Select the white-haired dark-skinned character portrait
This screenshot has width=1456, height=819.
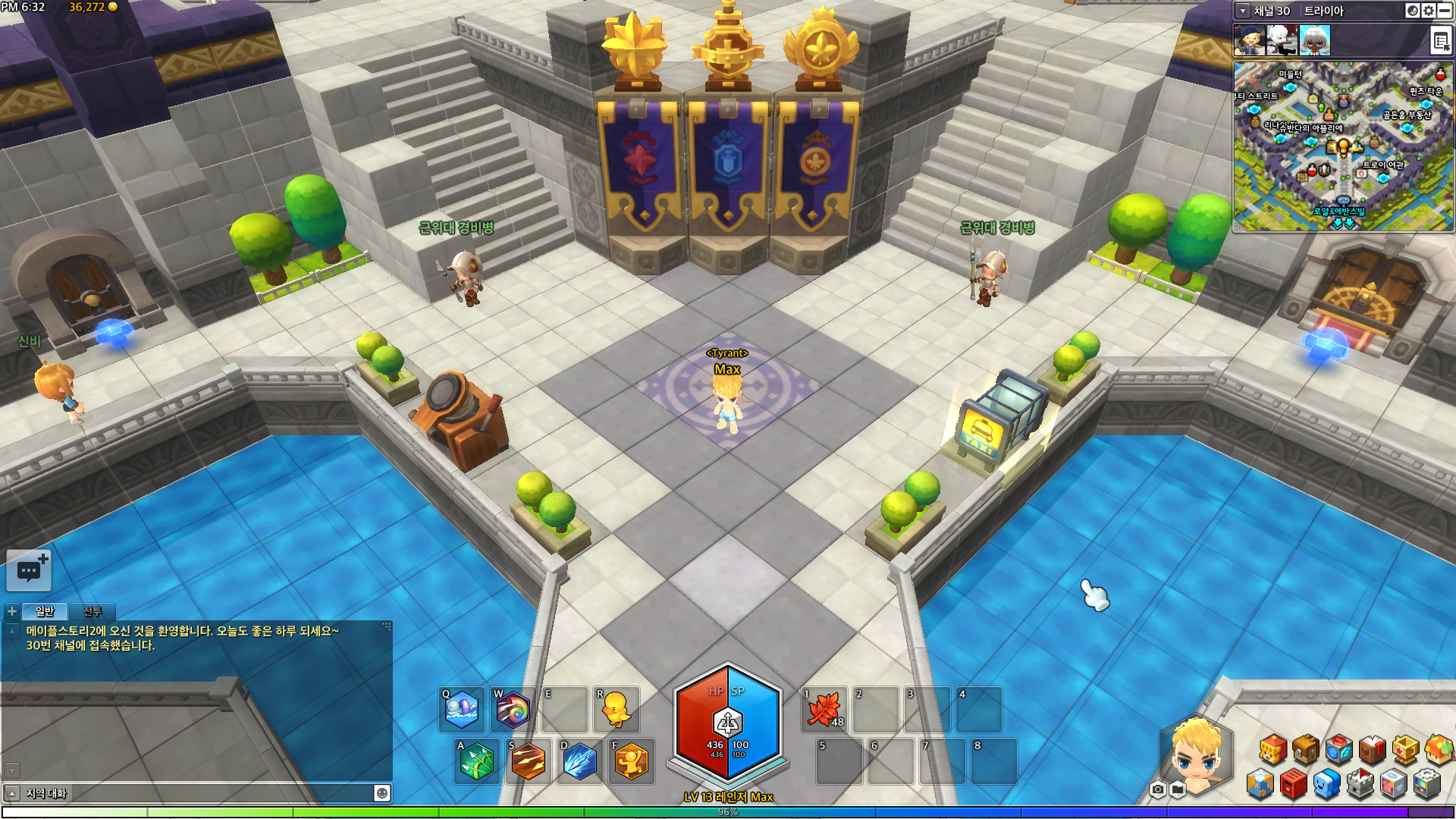1314,41
